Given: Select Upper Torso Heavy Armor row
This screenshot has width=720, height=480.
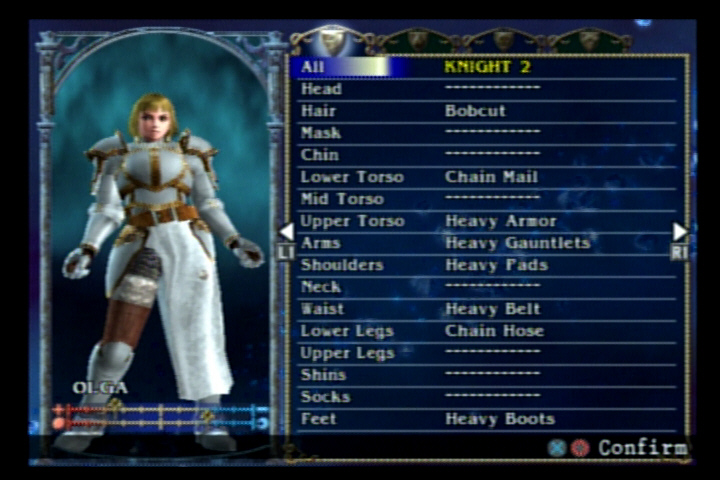Looking at the screenshot, I should pos(488,221).
